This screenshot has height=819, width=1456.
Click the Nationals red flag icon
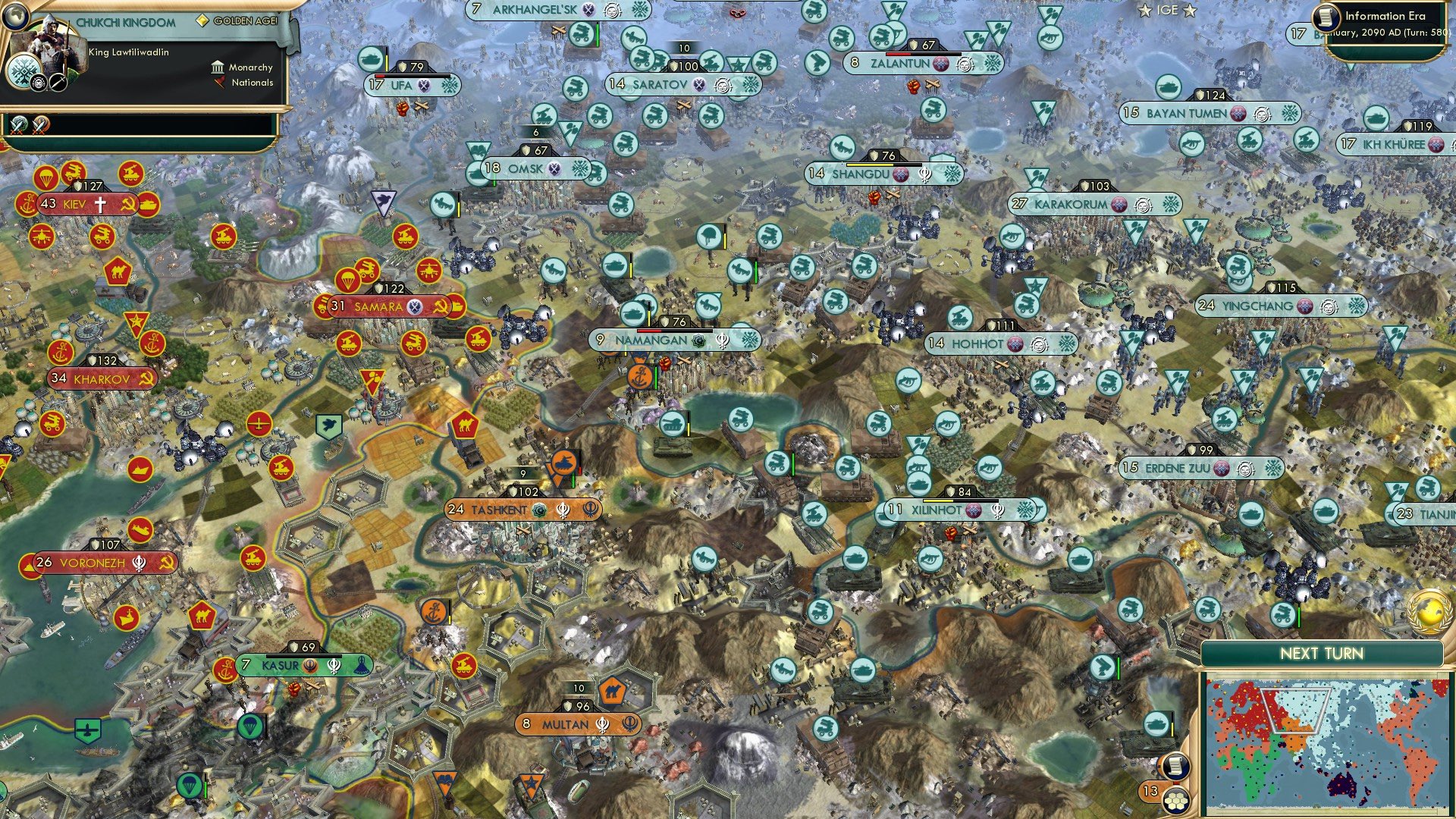click(221, 84)
